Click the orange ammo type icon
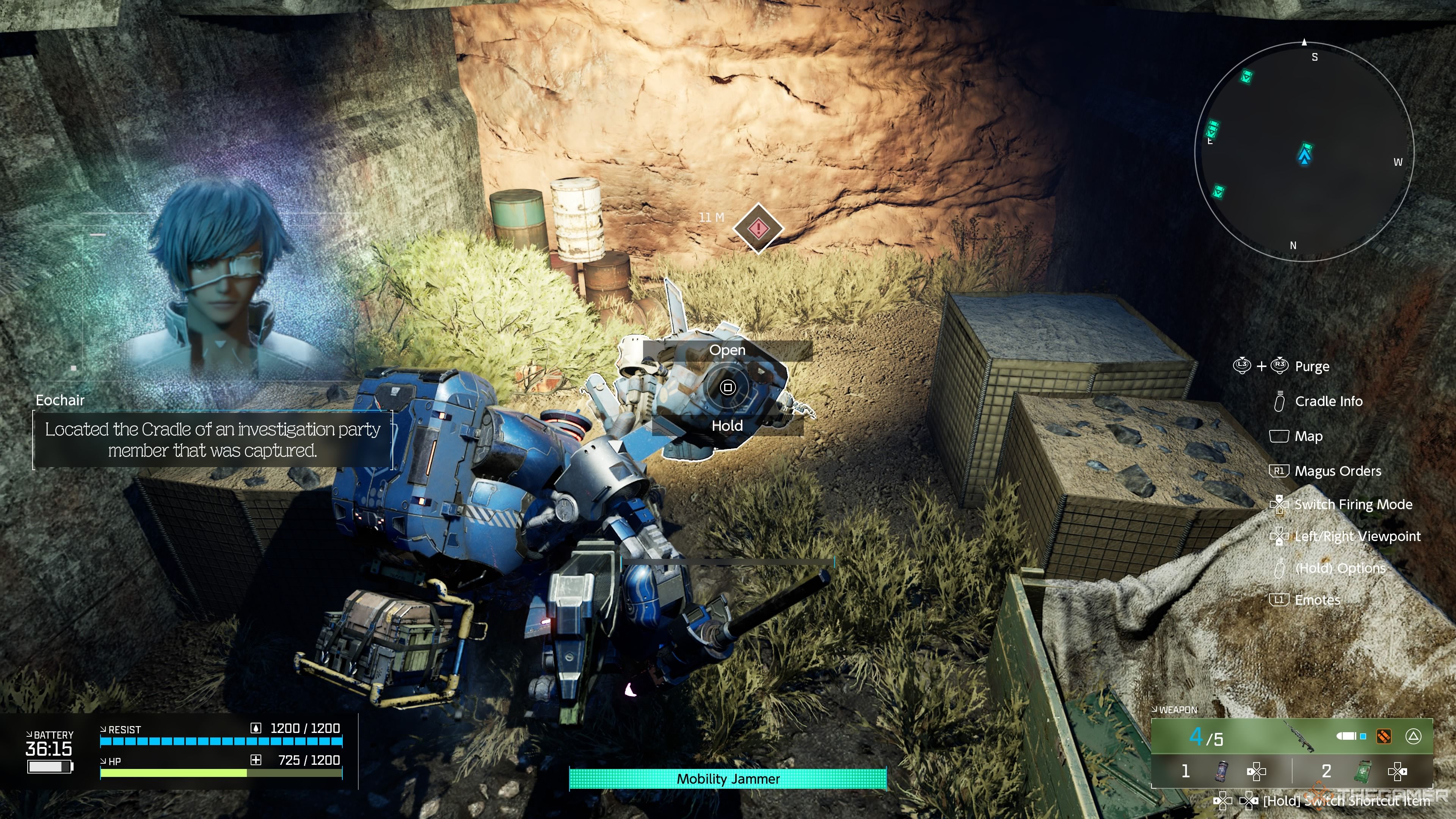The width and height of the screenshot is (1456, 819). (1384, 736)
